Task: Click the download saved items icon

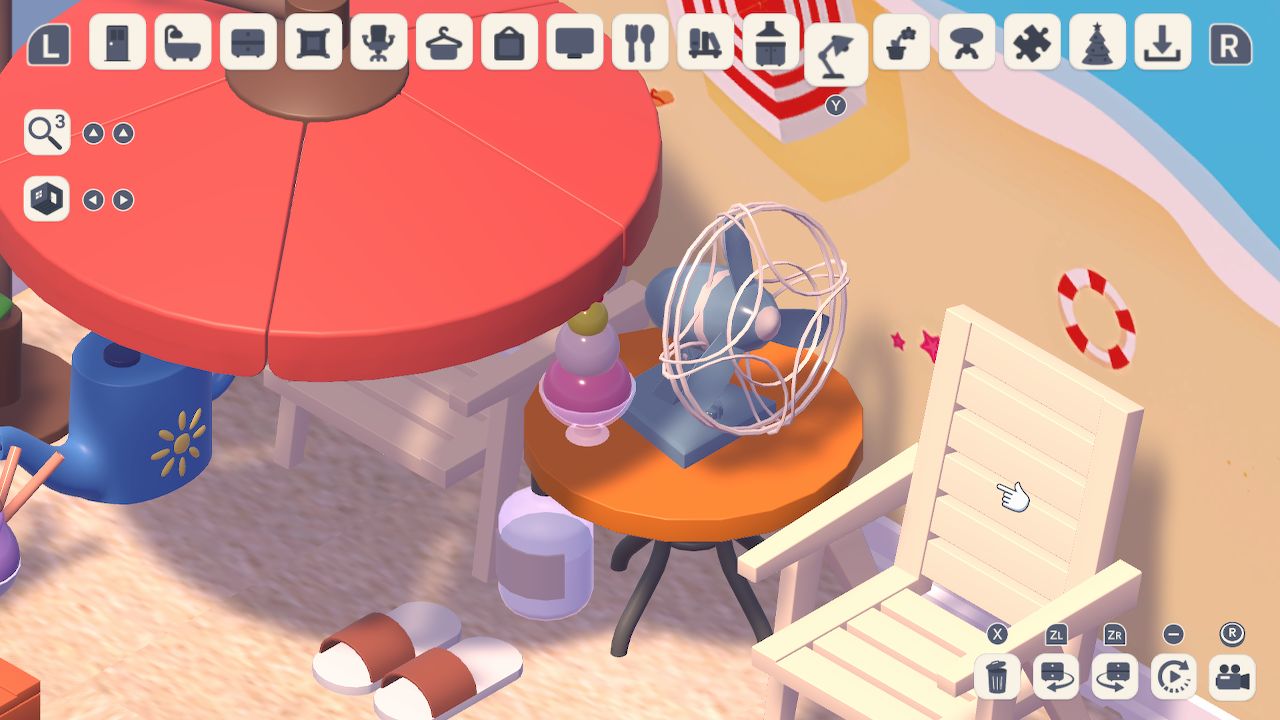Action: point(1160,44)
